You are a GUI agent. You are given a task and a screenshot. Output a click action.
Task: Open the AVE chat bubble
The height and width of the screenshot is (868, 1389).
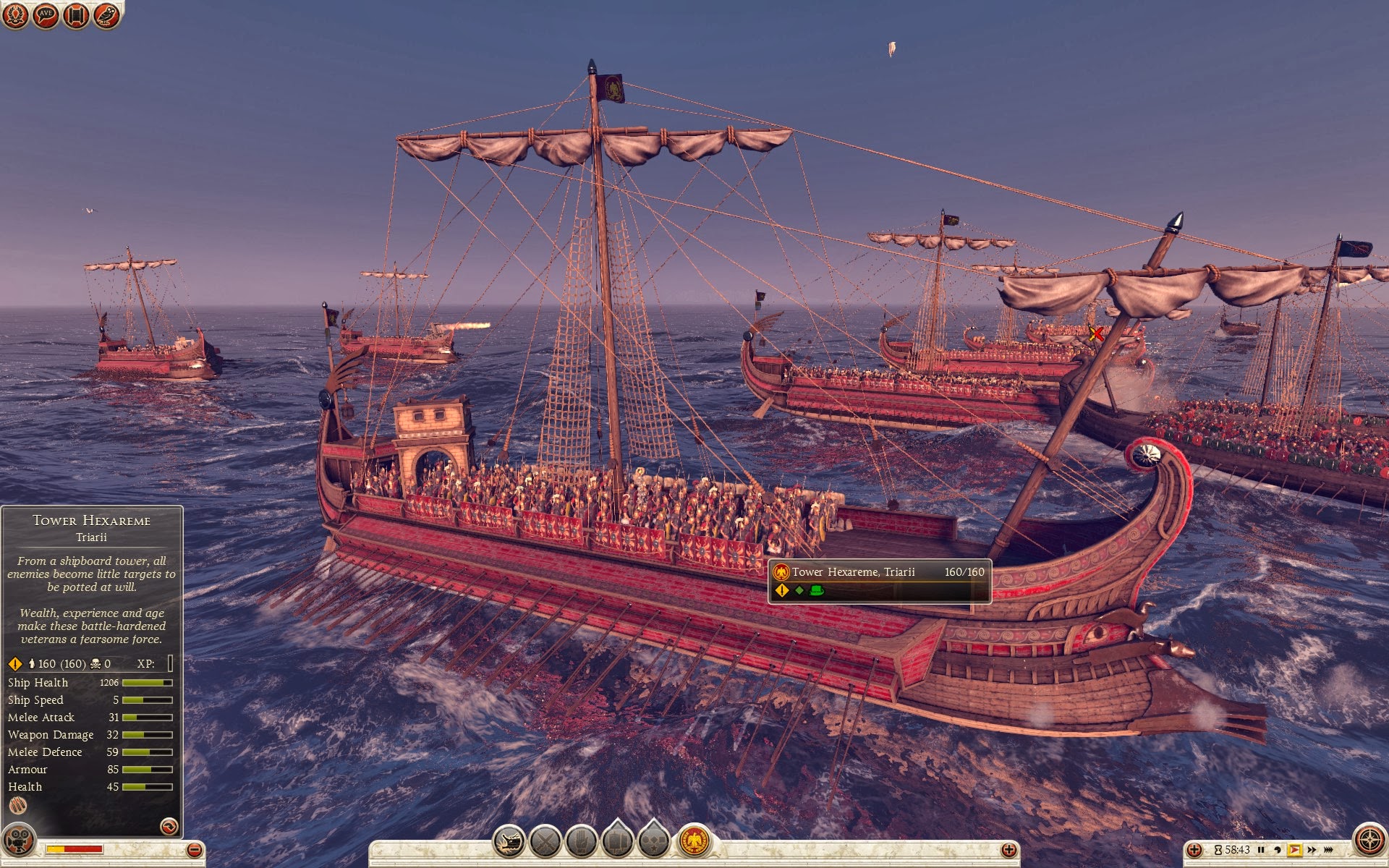(46, 15)
